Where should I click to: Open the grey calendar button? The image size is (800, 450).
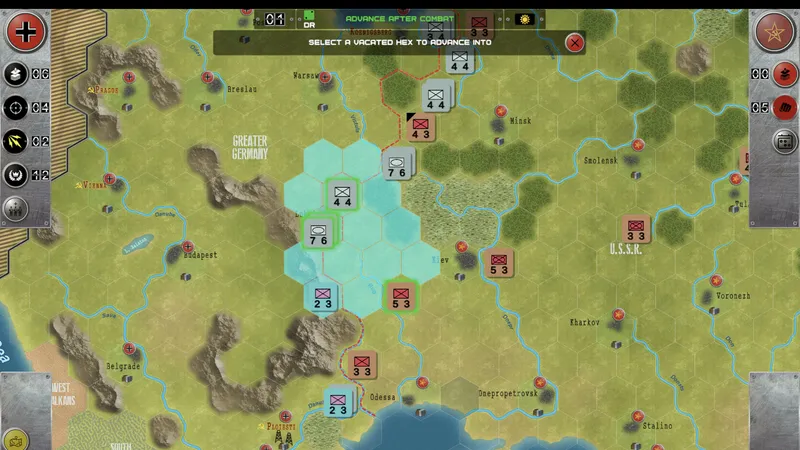click(x=786, y=141)
